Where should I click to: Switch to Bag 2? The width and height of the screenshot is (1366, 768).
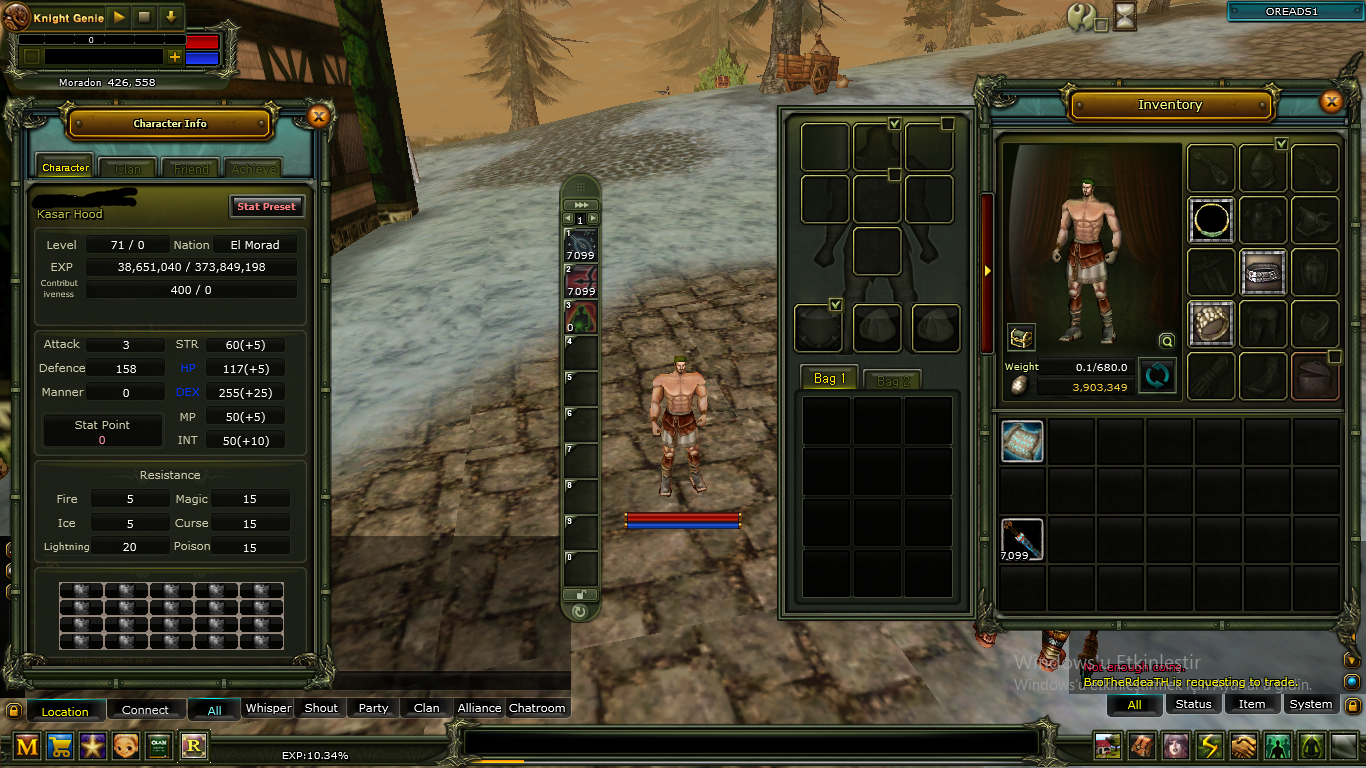pyautogui.click(x=893, y=381)
